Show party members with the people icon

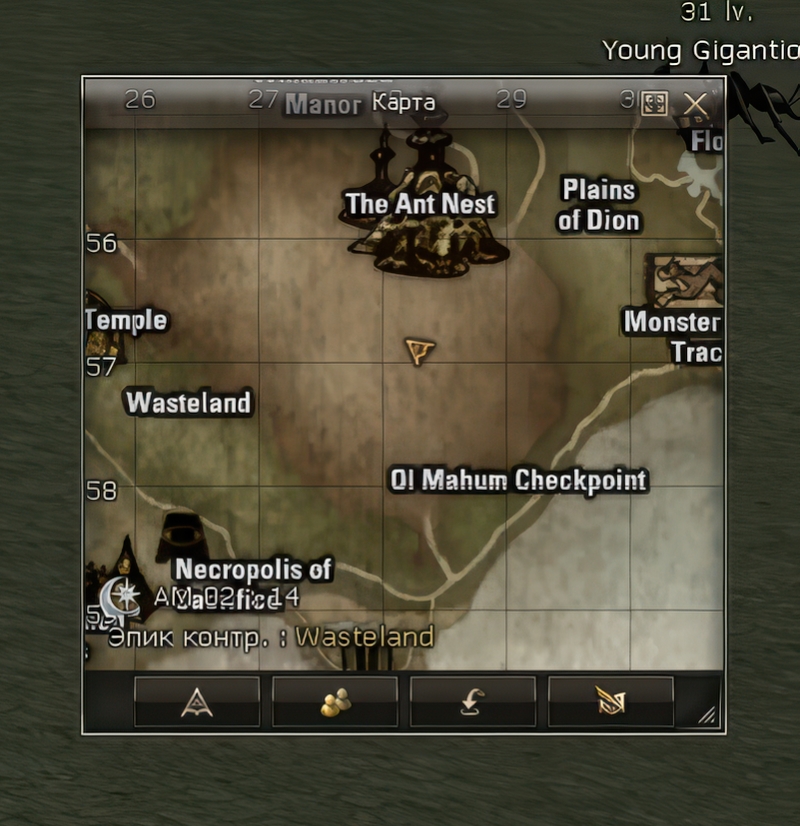point(335,702)
